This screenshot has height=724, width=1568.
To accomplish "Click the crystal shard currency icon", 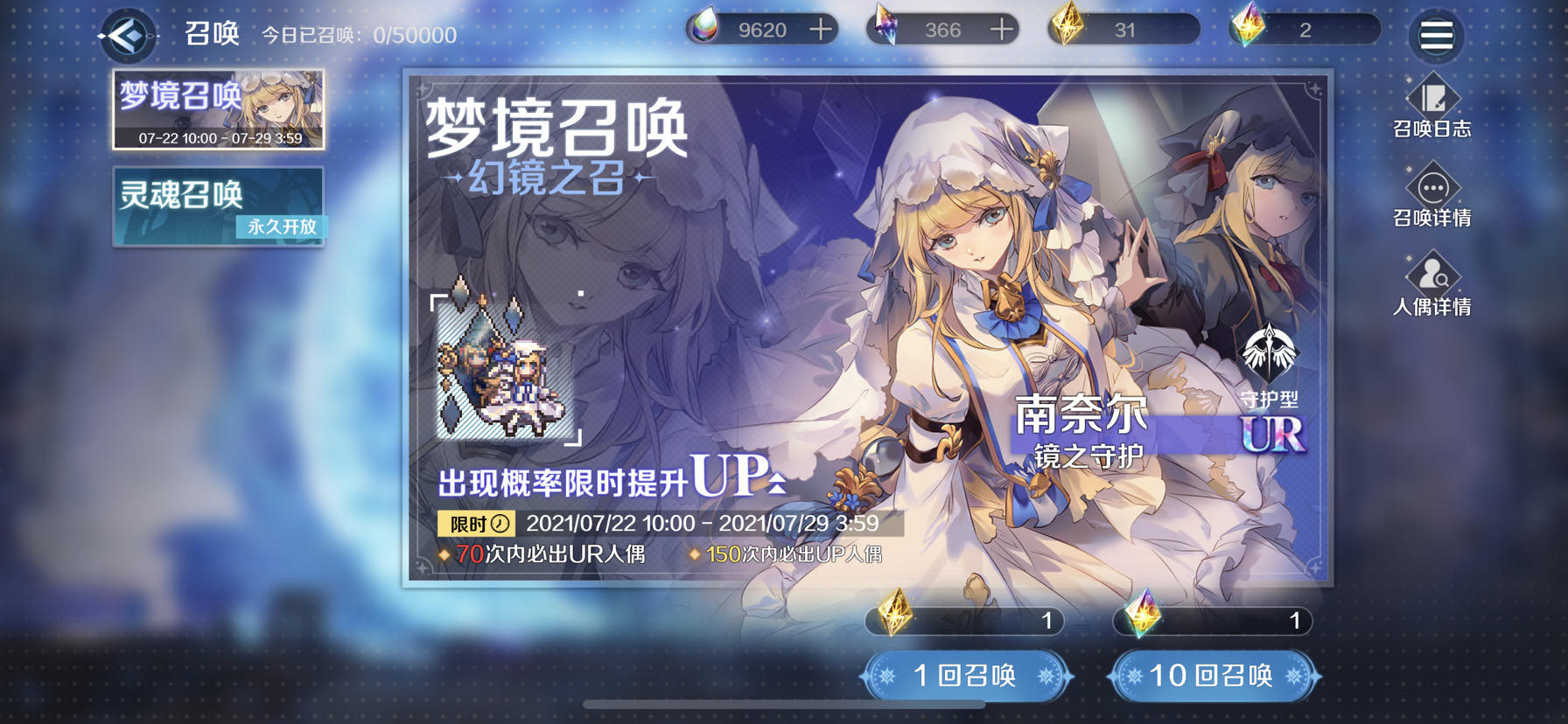I will click(885, 27).
